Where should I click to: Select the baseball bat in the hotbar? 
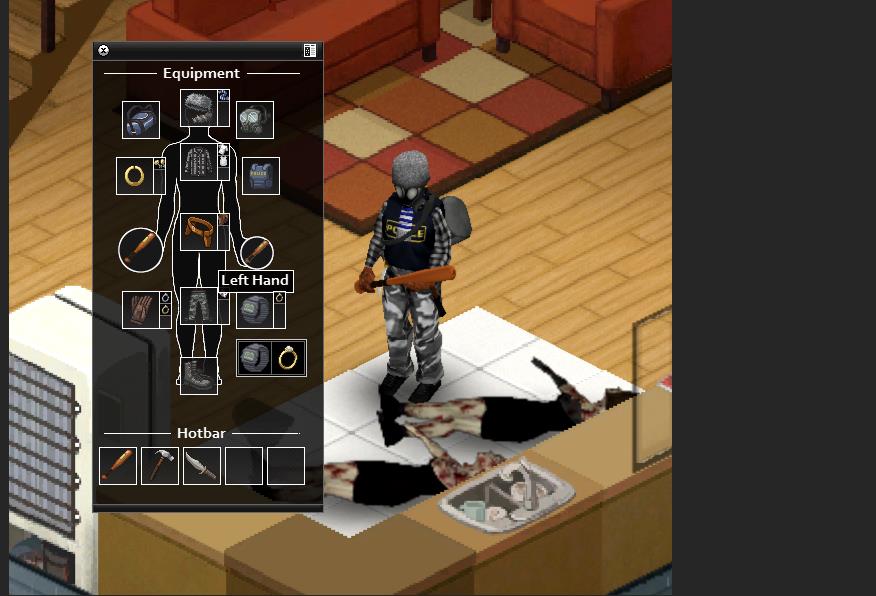click(x=118, y=466)
